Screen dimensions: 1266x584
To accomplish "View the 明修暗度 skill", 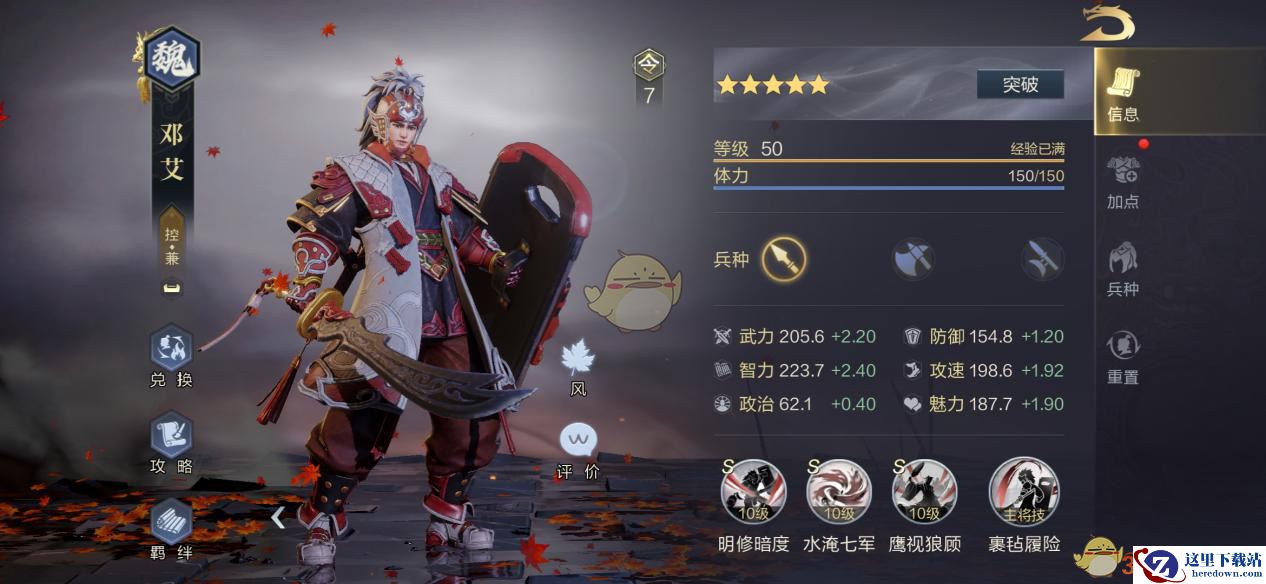I will click(x=754, y=493).
